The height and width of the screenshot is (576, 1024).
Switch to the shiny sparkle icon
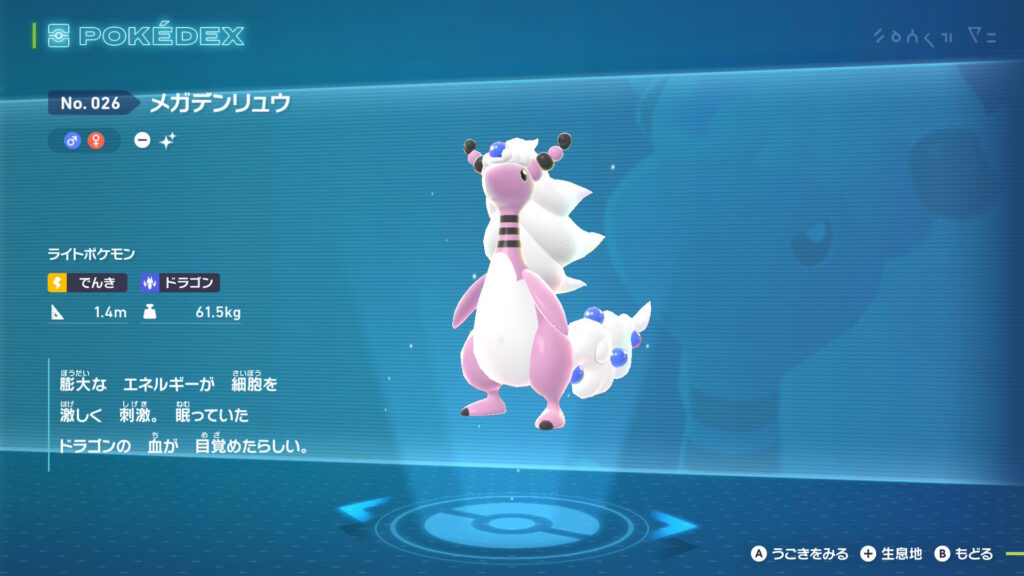point(167,141)
